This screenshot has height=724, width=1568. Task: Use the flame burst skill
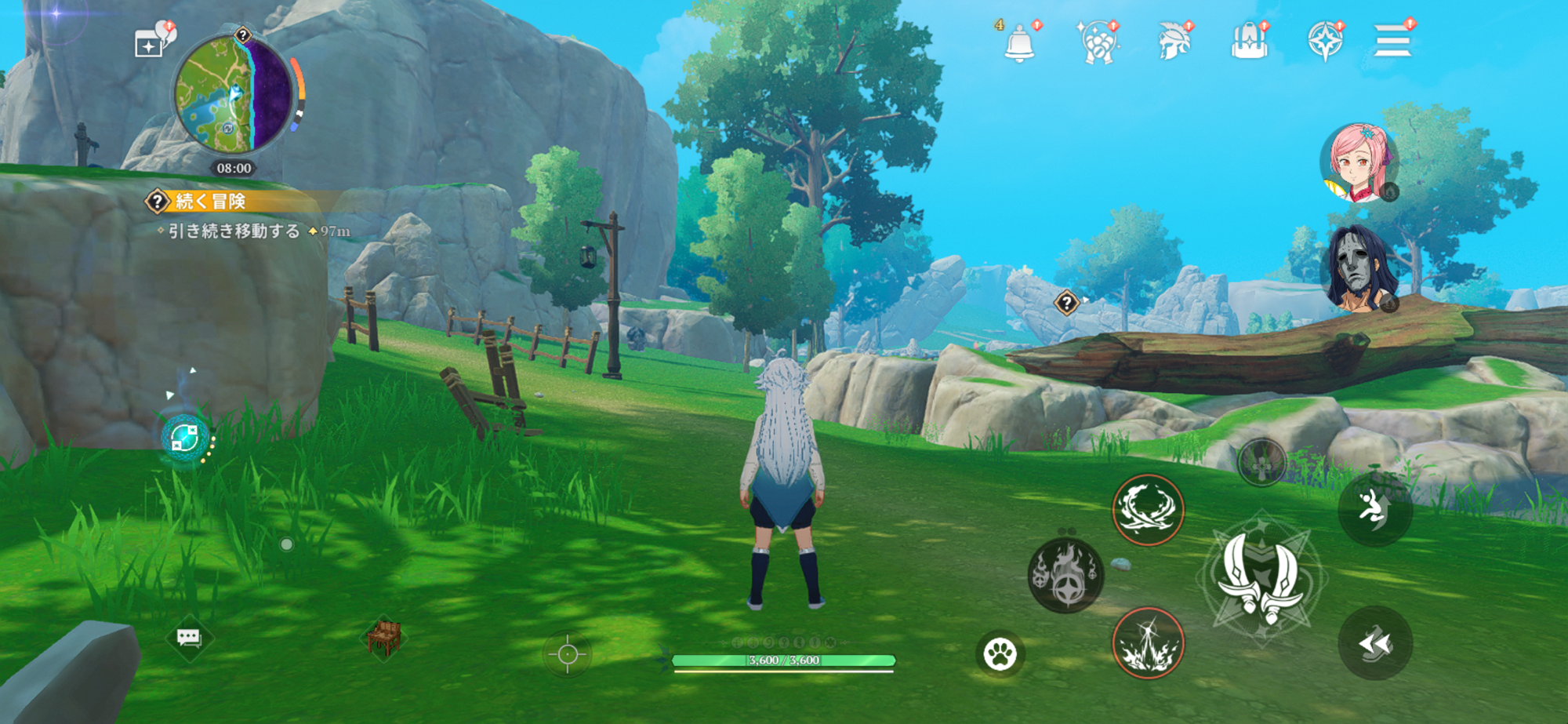1065,575
